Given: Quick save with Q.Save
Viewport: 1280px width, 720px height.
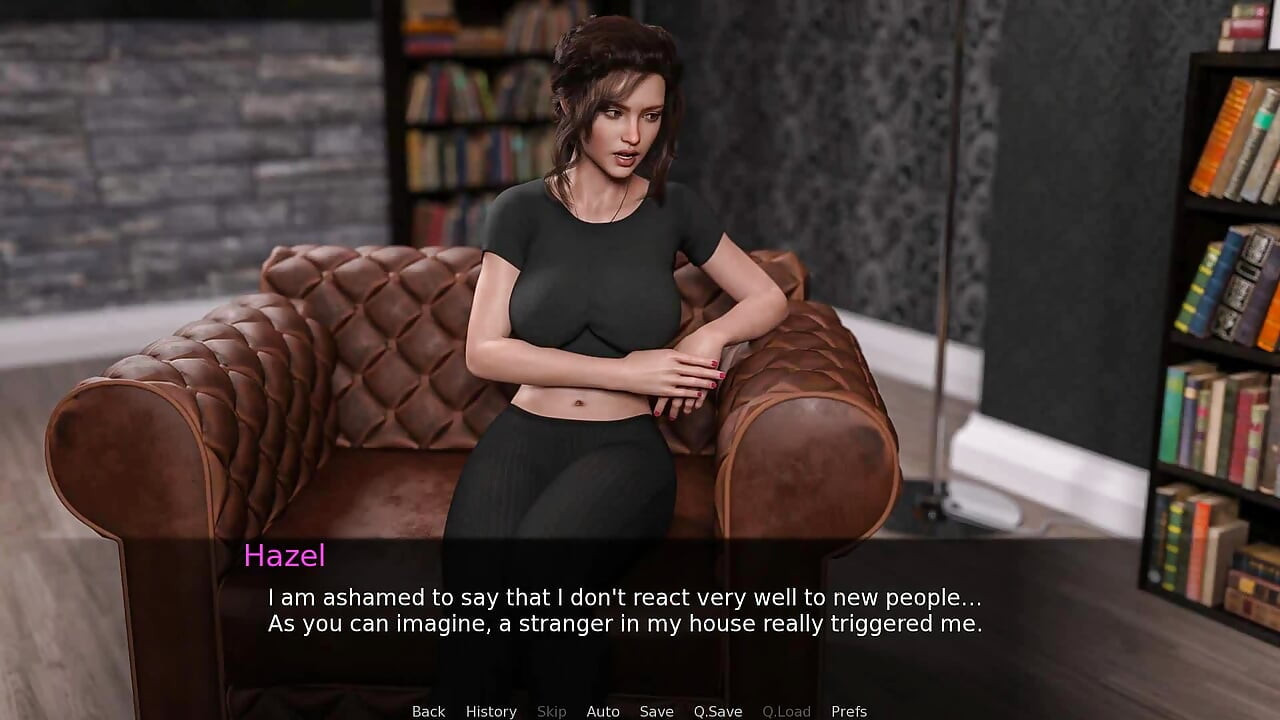Looking at the screenshot, I should click(718, 711).
